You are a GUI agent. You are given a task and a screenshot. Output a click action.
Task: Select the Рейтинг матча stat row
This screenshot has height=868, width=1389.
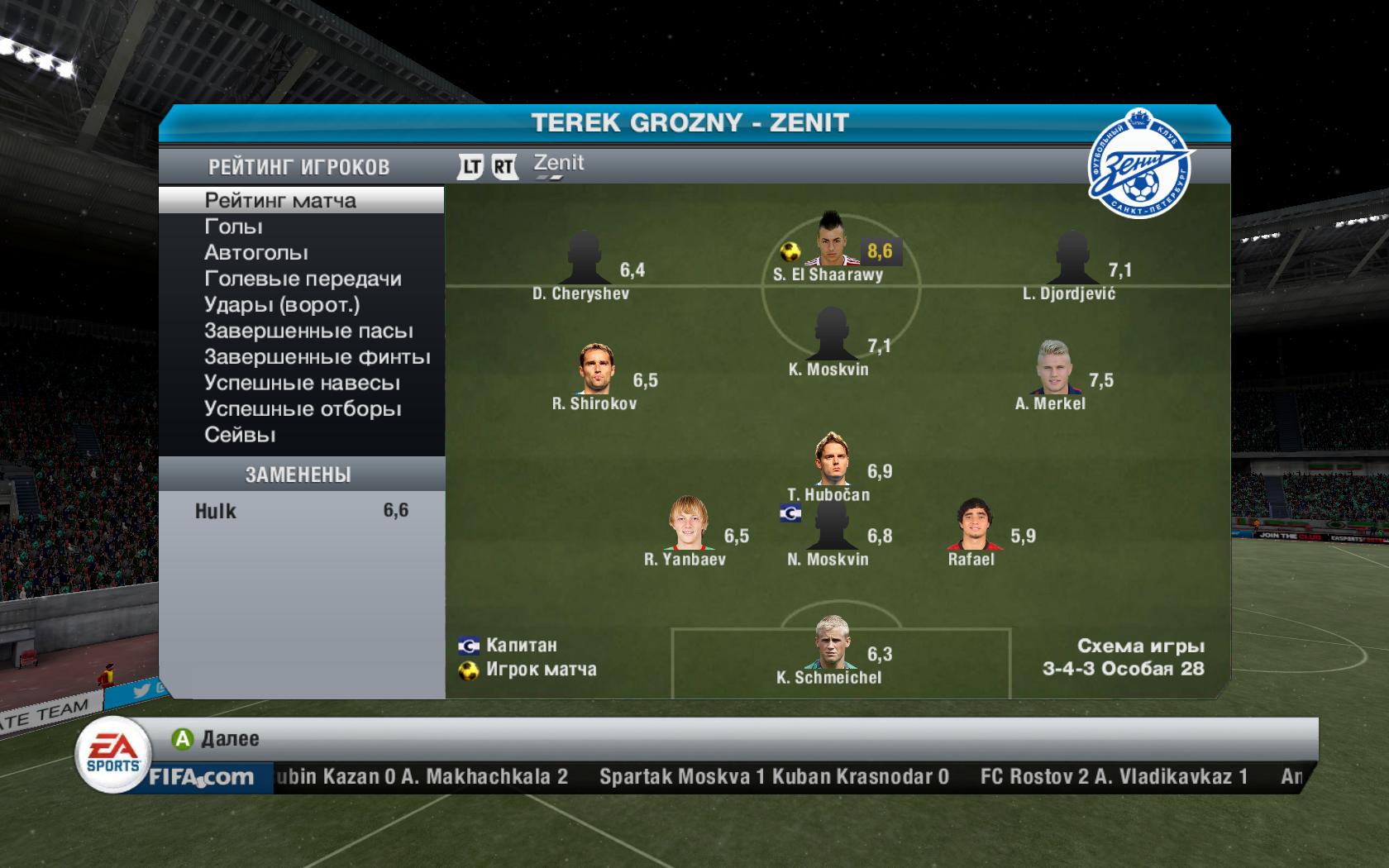tap(281, 200)
